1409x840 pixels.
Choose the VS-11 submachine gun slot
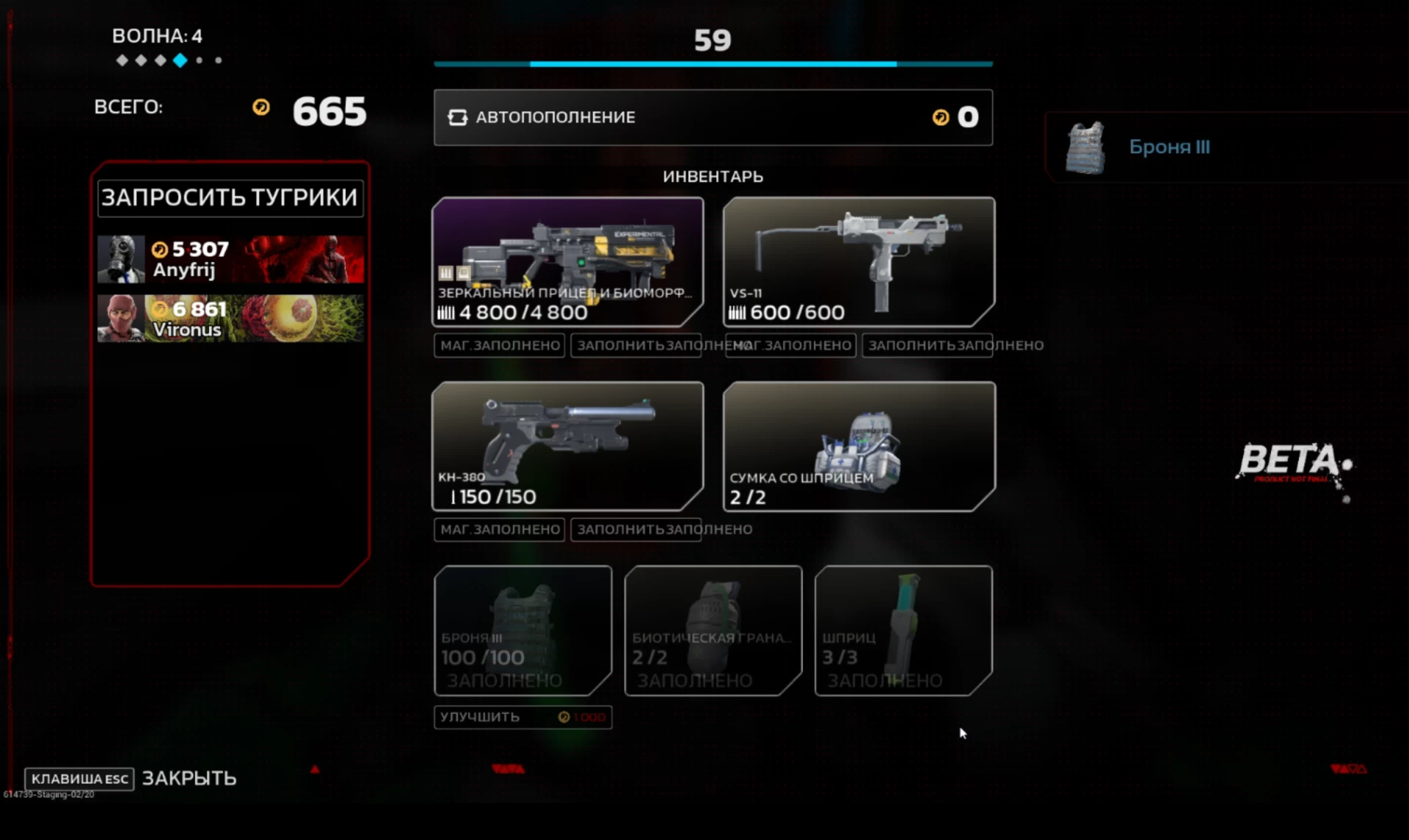point(859,261)
